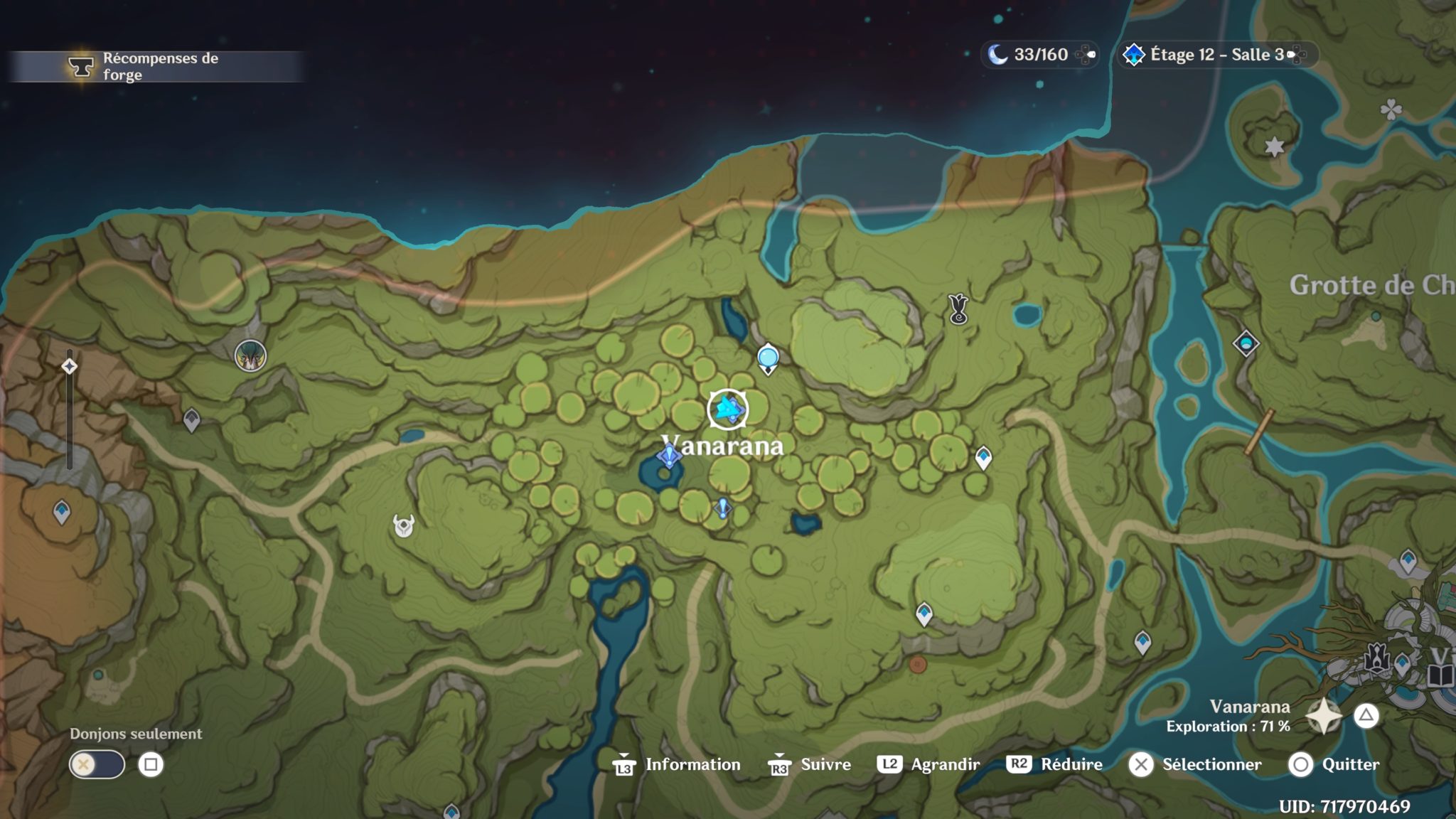
Task: Select the grey teleport waypoint near zoom bar
Action: tap(191, 419)
